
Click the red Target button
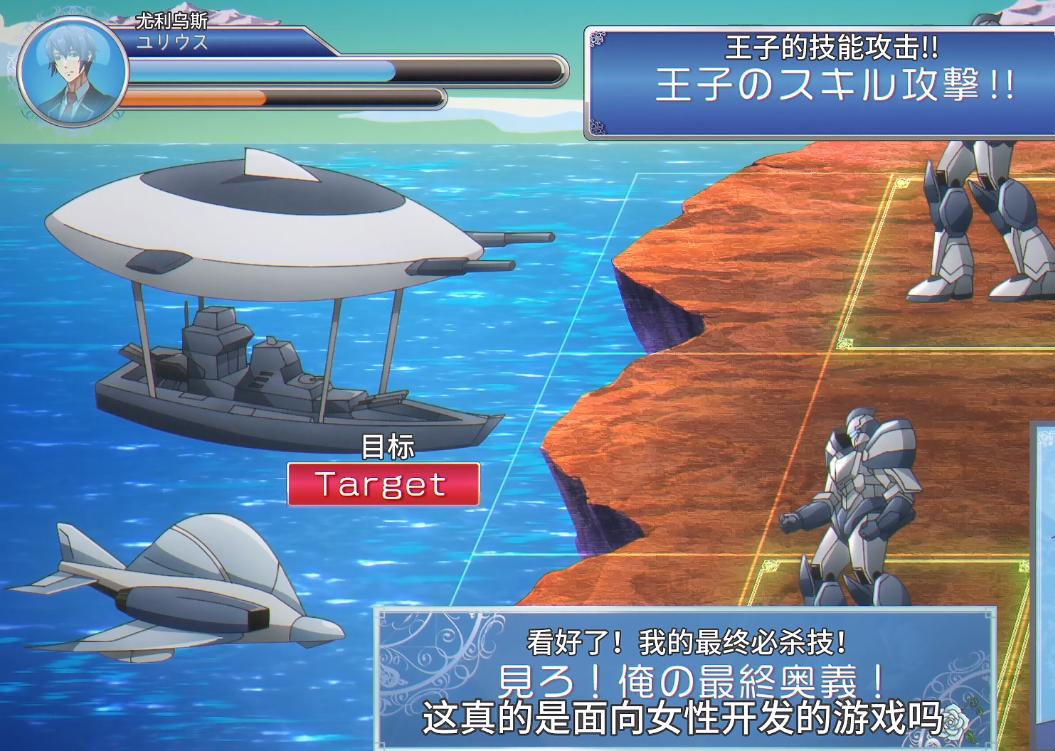383,485
